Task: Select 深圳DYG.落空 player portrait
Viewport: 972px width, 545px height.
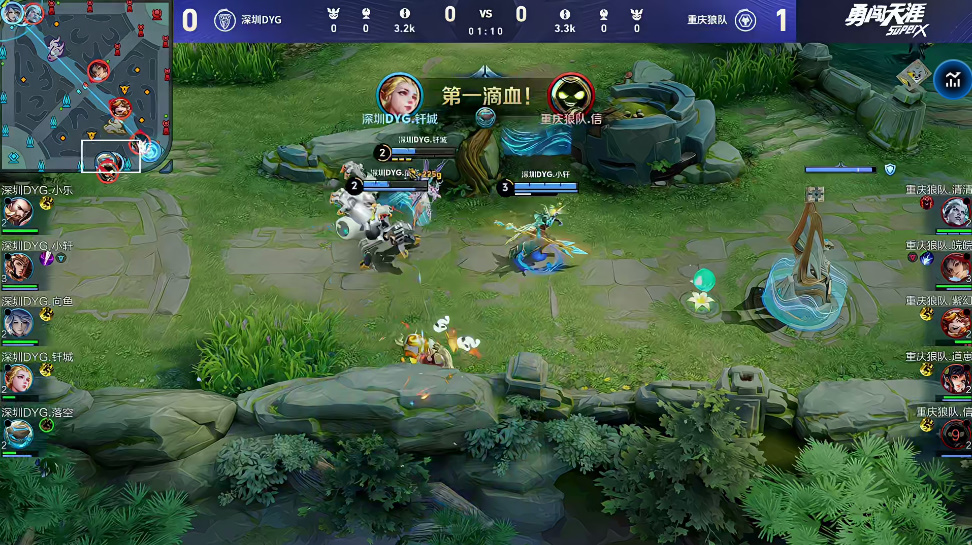Action: (x=17, y=433)
